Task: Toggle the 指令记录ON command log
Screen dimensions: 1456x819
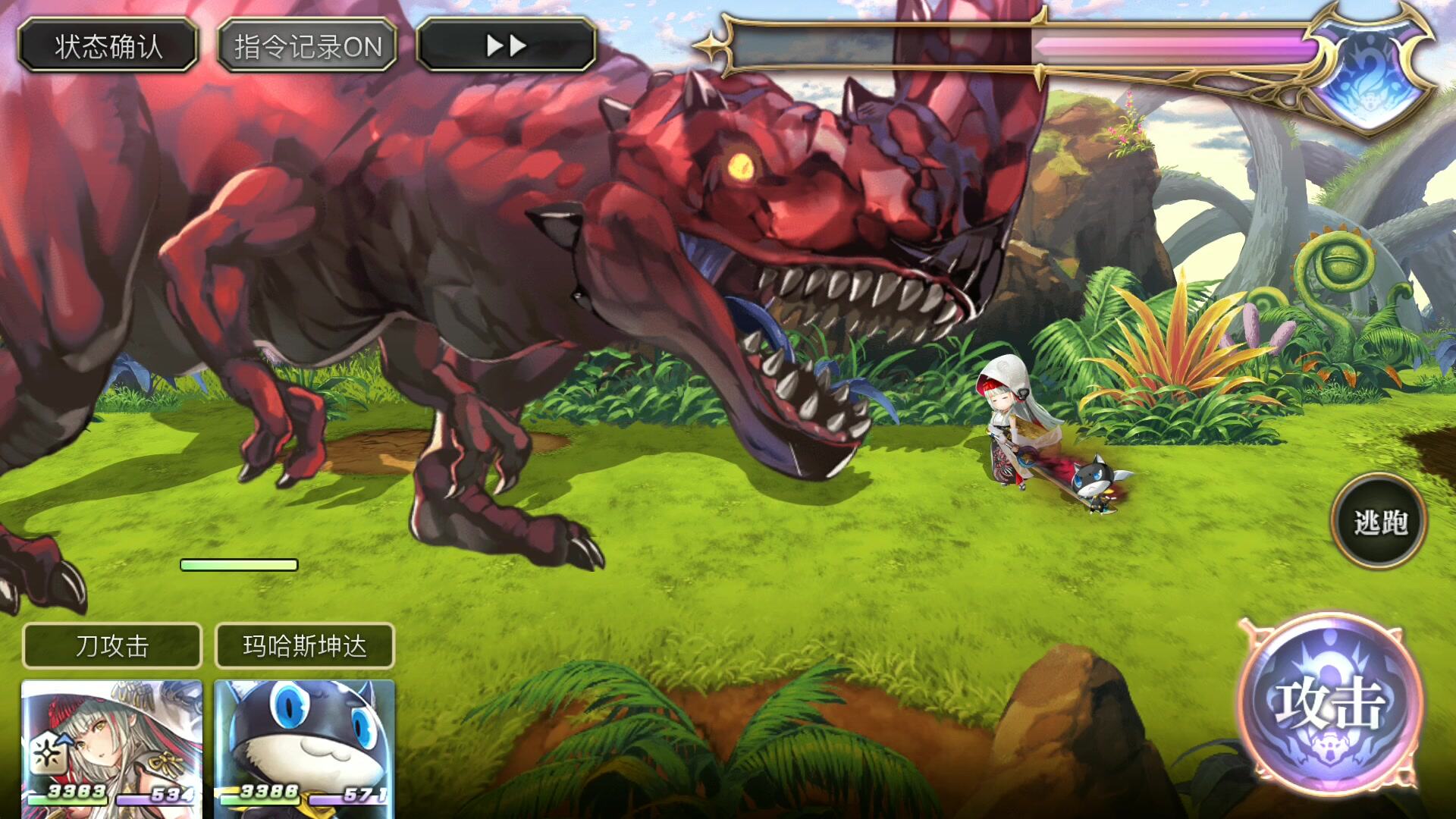Action: point(307,46)
